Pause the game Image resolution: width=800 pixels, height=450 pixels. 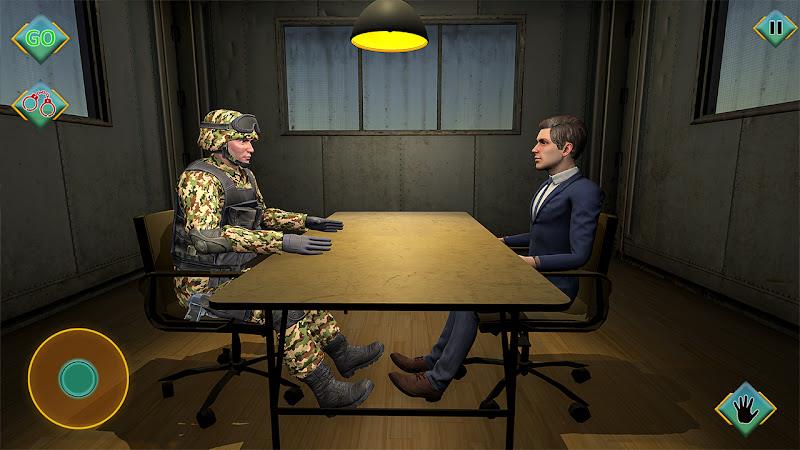775,28
